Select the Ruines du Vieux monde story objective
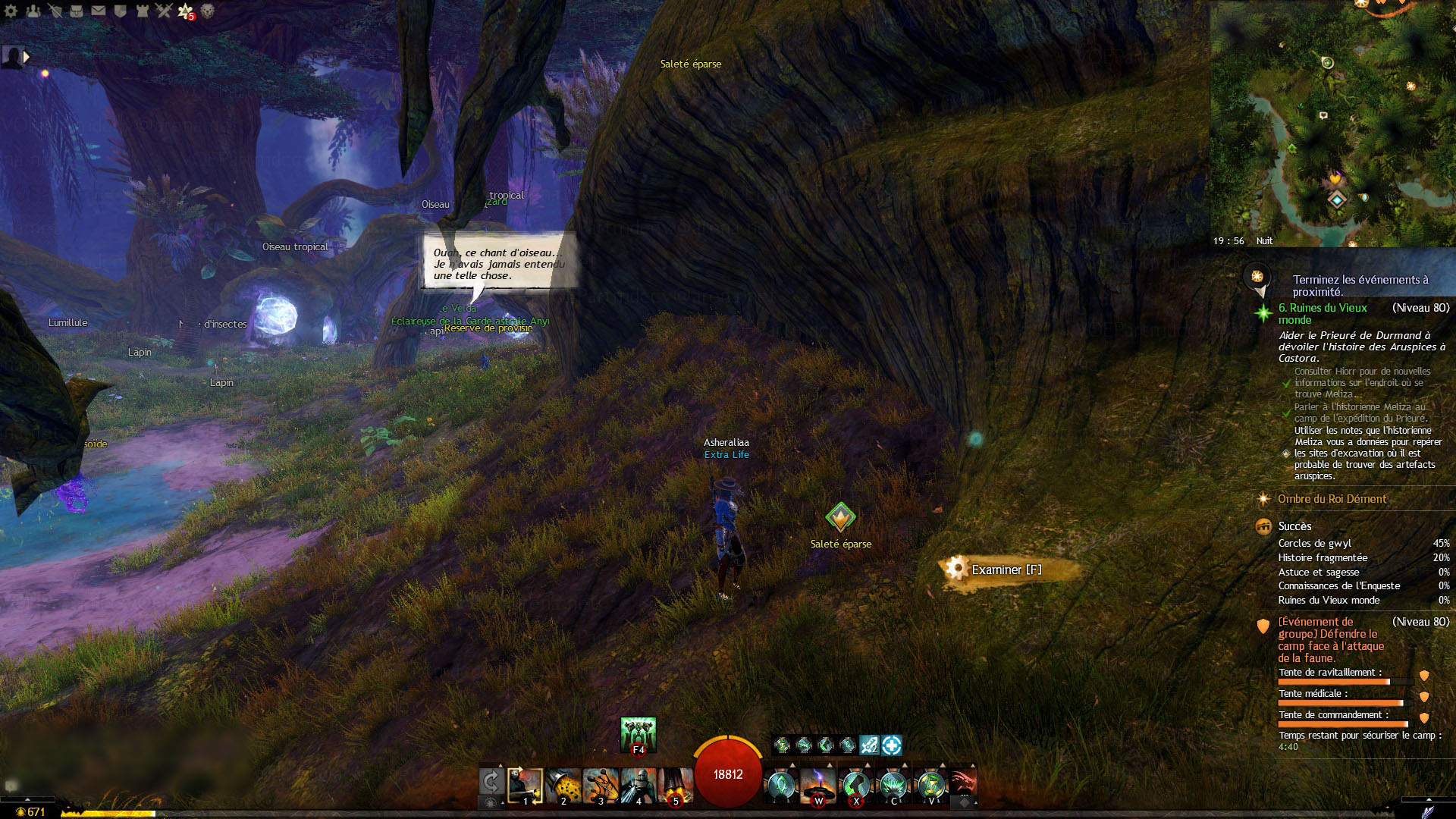Image resolution: width=1456 pixels, height=819 pixels. [1323, 313]
